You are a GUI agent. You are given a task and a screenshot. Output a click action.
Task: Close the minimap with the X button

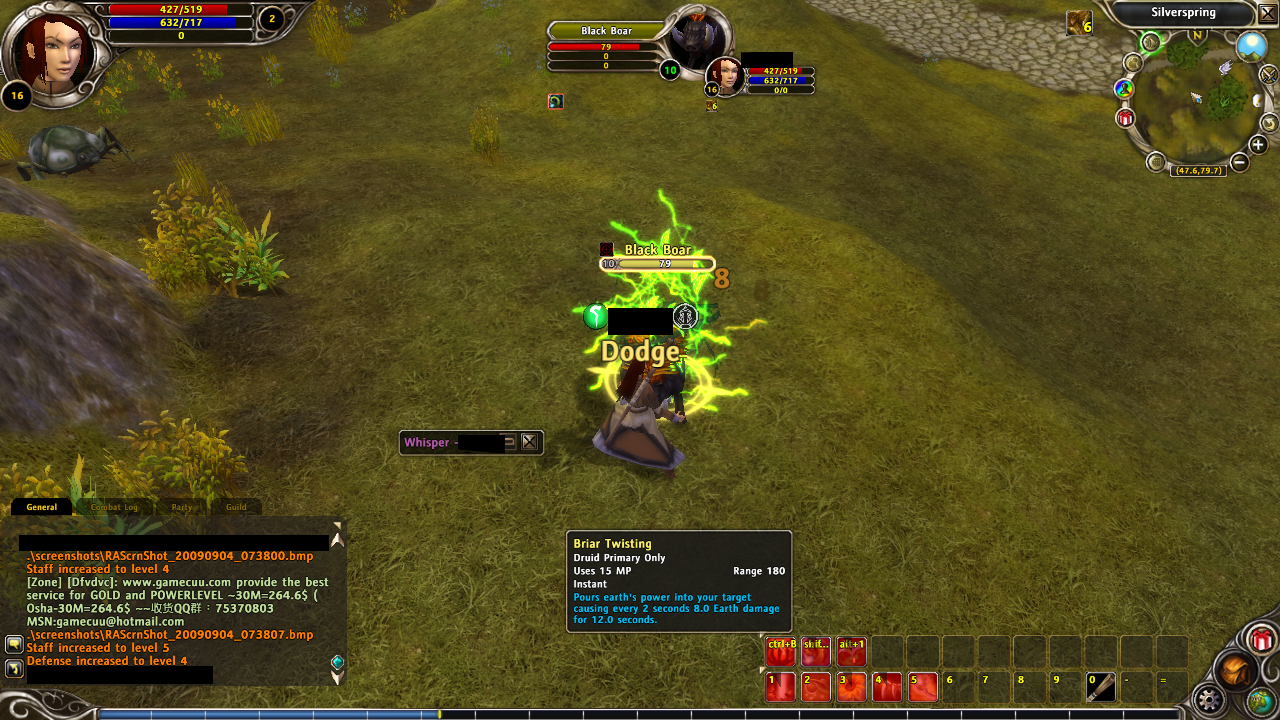tap(1267, 13)
